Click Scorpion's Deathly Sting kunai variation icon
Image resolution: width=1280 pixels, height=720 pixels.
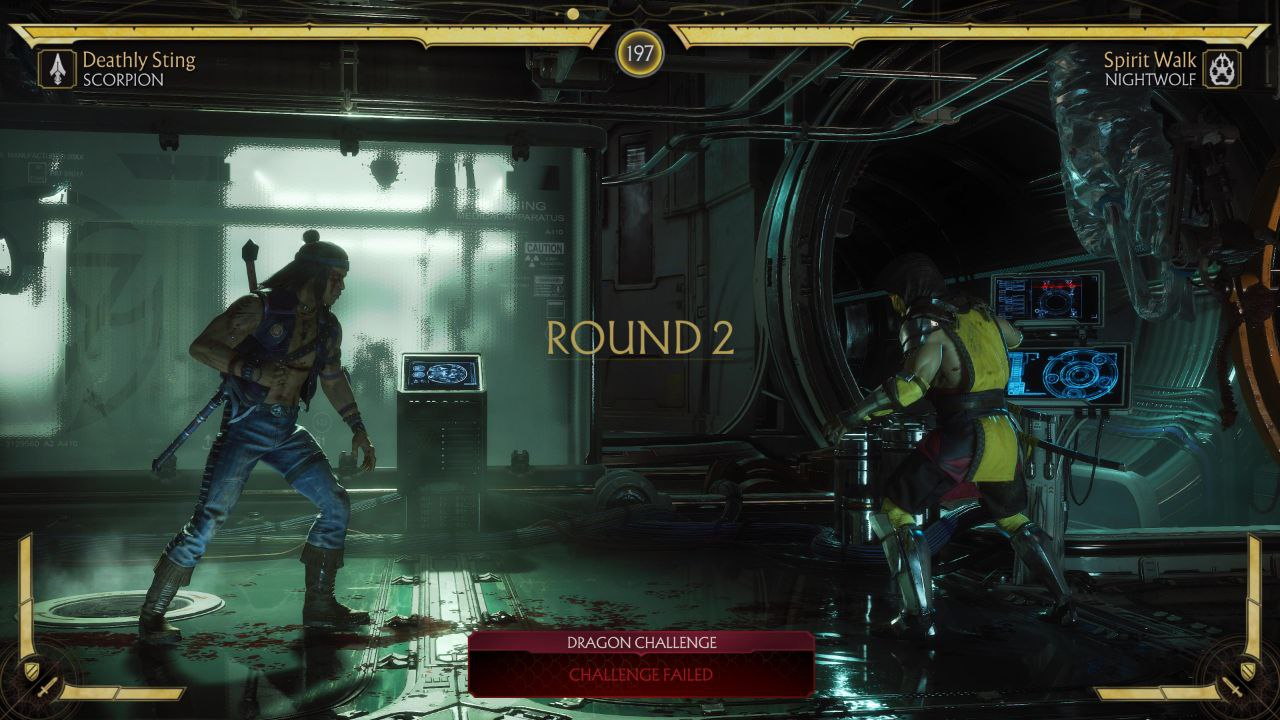click(58, 69)
